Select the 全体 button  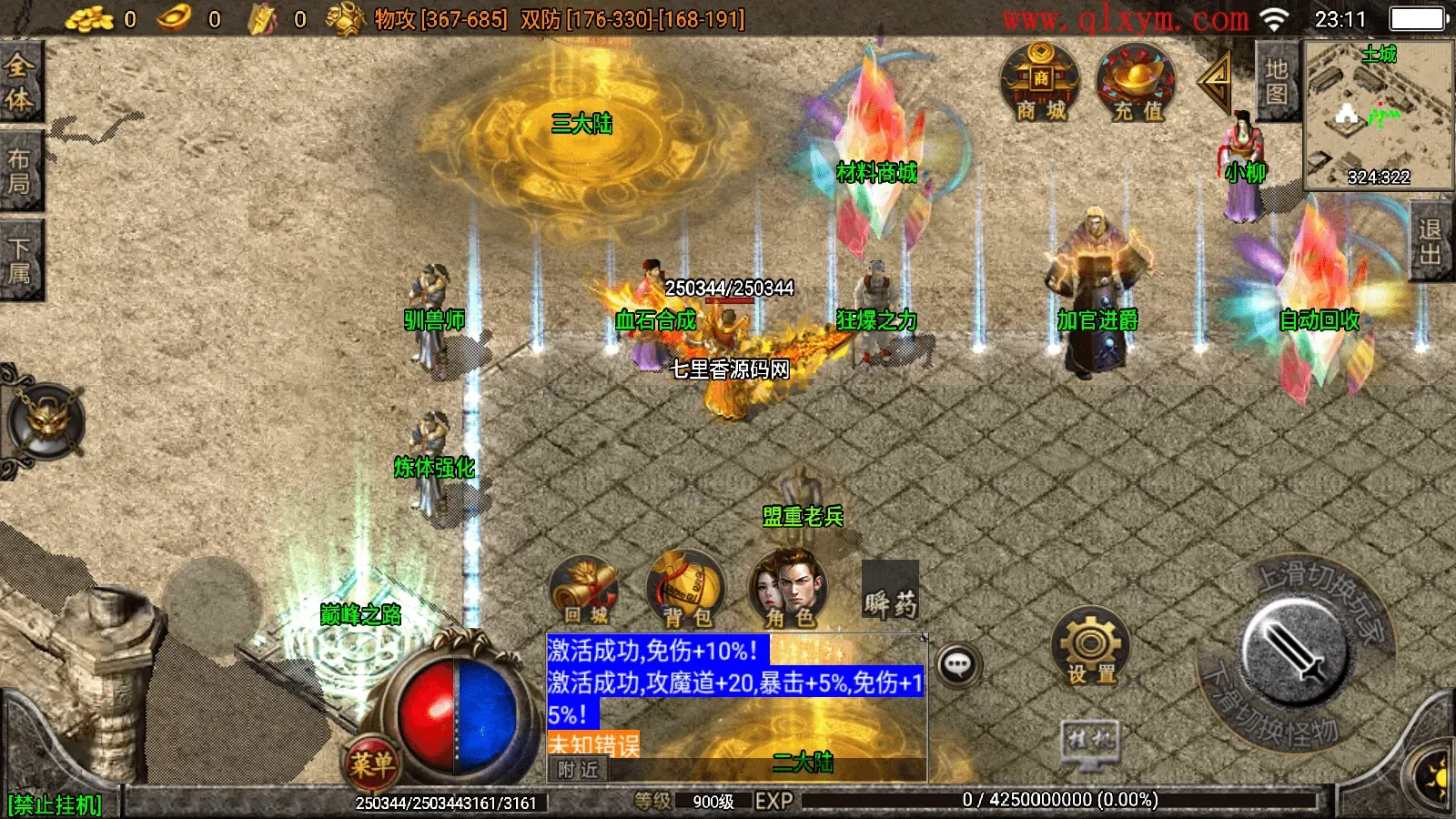[20, 82]
